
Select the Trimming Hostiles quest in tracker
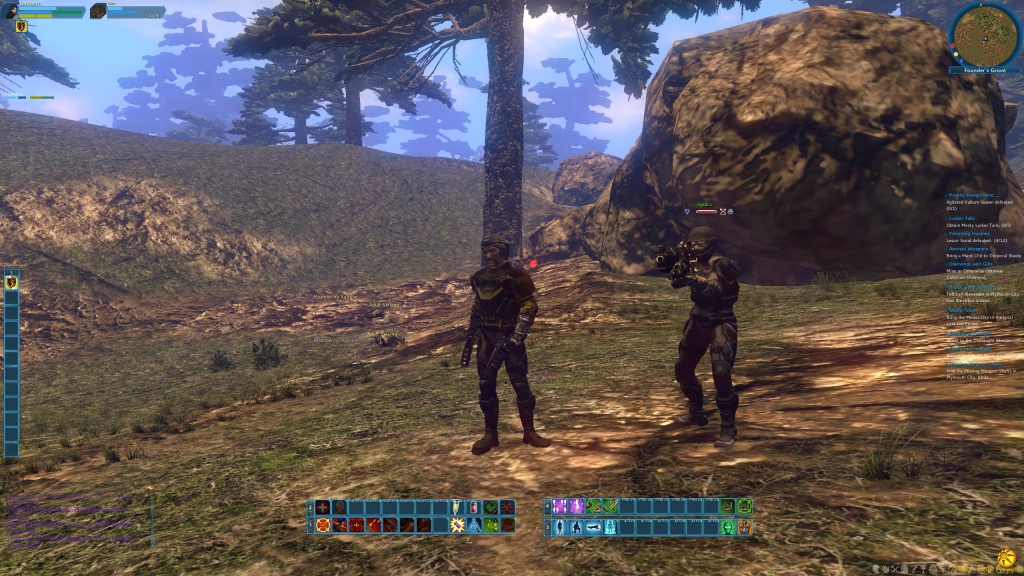(966, 233)
